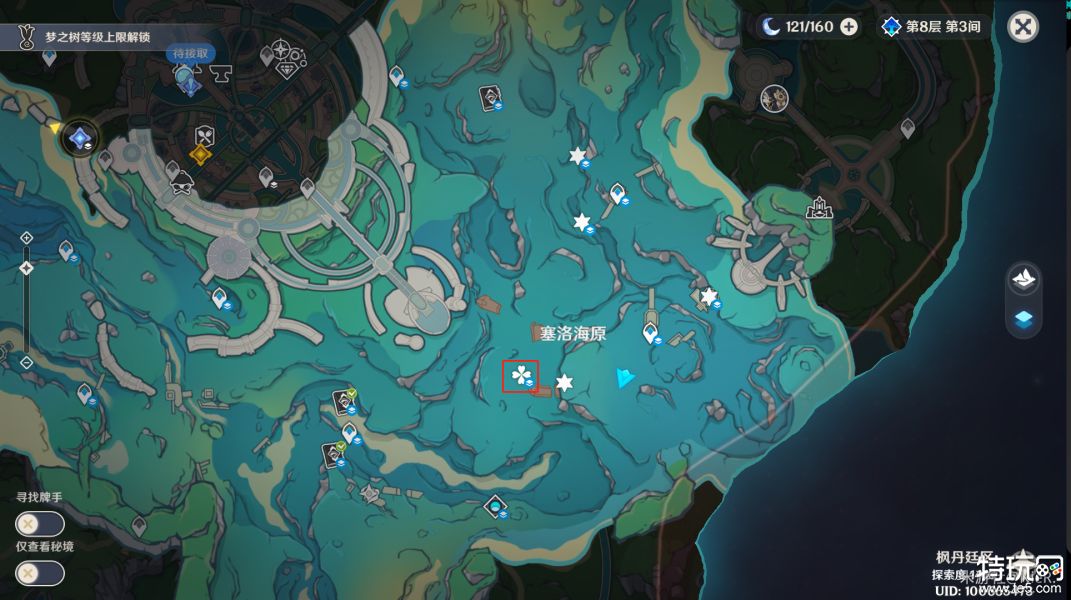Select the restaurant fork and knife icon
The image size is (1071, 600).
(203, 135)
